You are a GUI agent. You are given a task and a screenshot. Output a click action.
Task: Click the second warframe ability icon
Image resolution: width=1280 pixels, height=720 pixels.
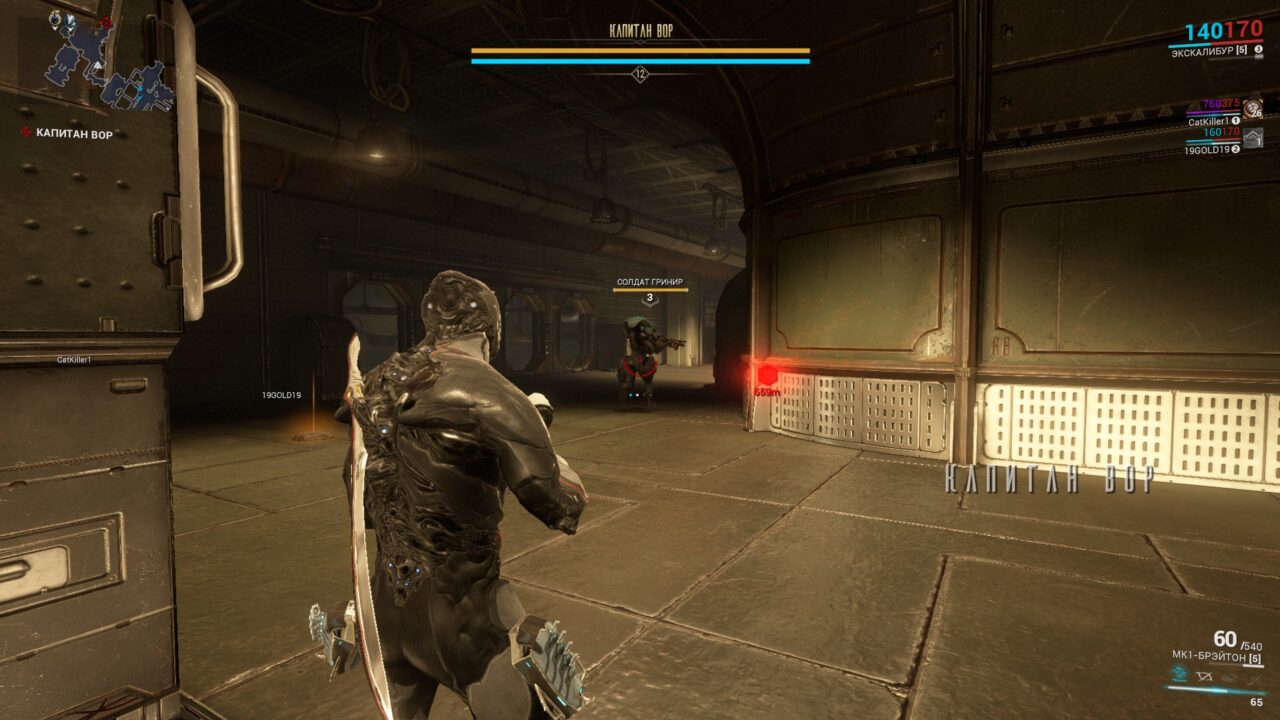click(x=1203, y=677)
